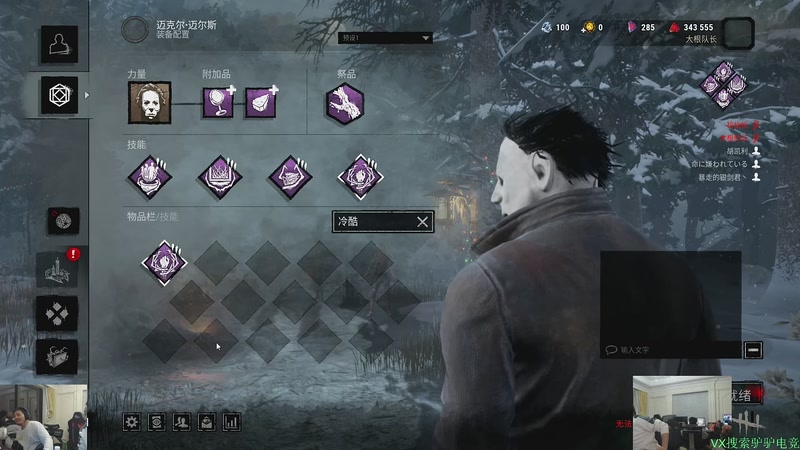The width and height of the screenshot is (800, 450).
Task: Open the settings gear
Action: click(131, 422)
